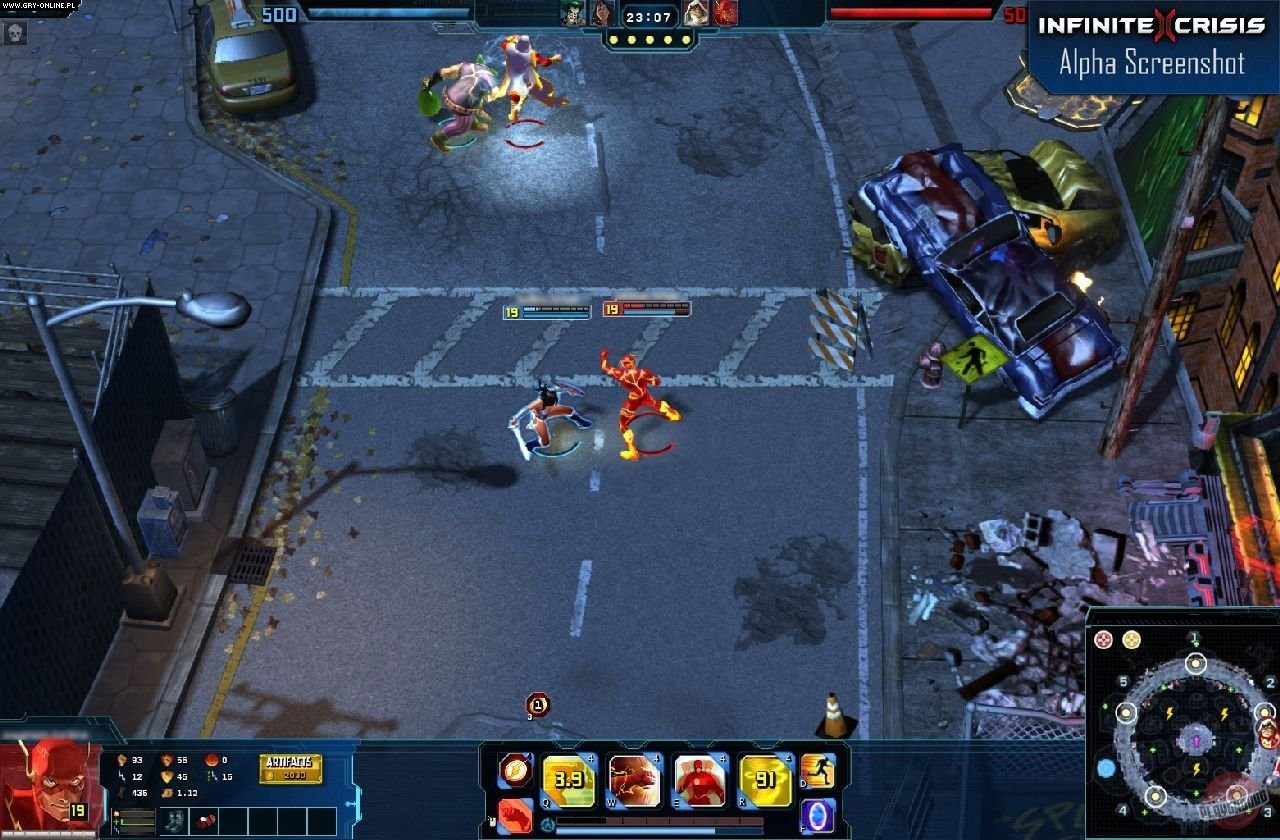This screenshot has height=840, width=1280.
Task: Click the boots item in the inventory slot
Action: [174, 821]
